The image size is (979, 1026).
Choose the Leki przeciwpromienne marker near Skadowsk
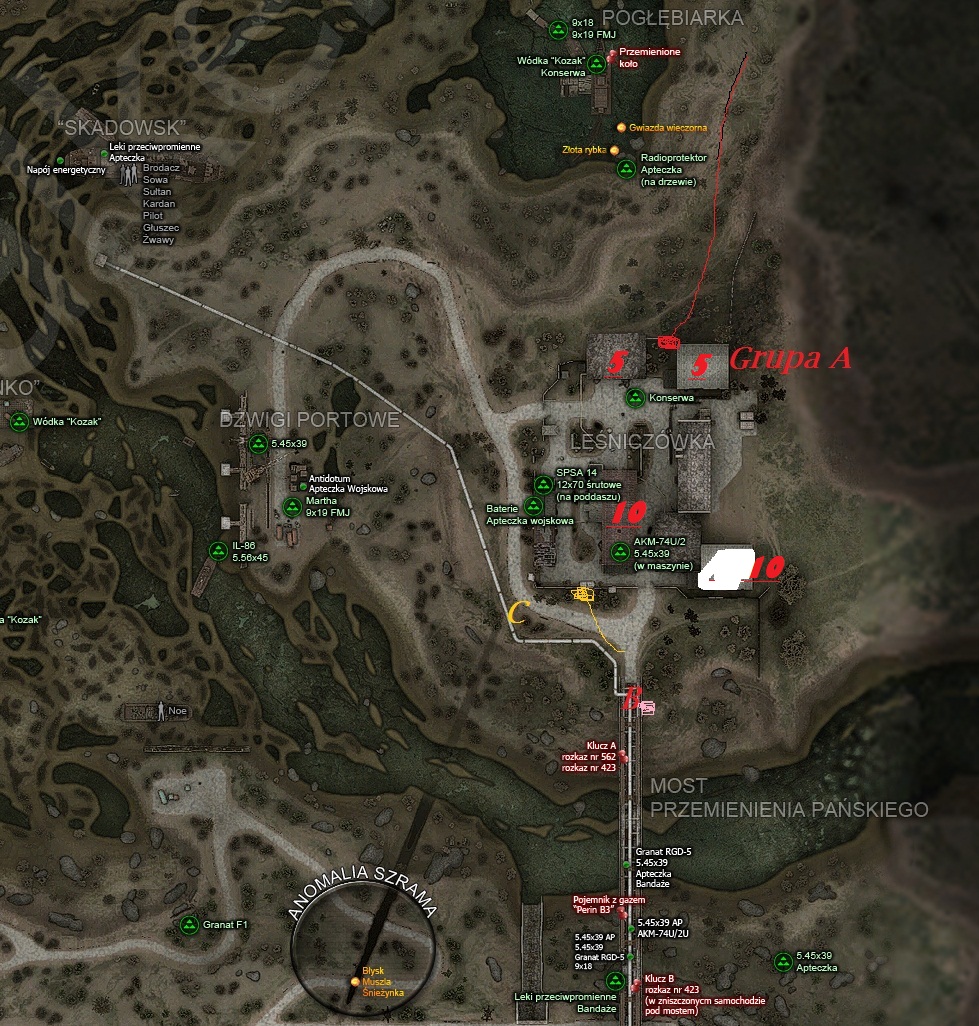[103, 154]
